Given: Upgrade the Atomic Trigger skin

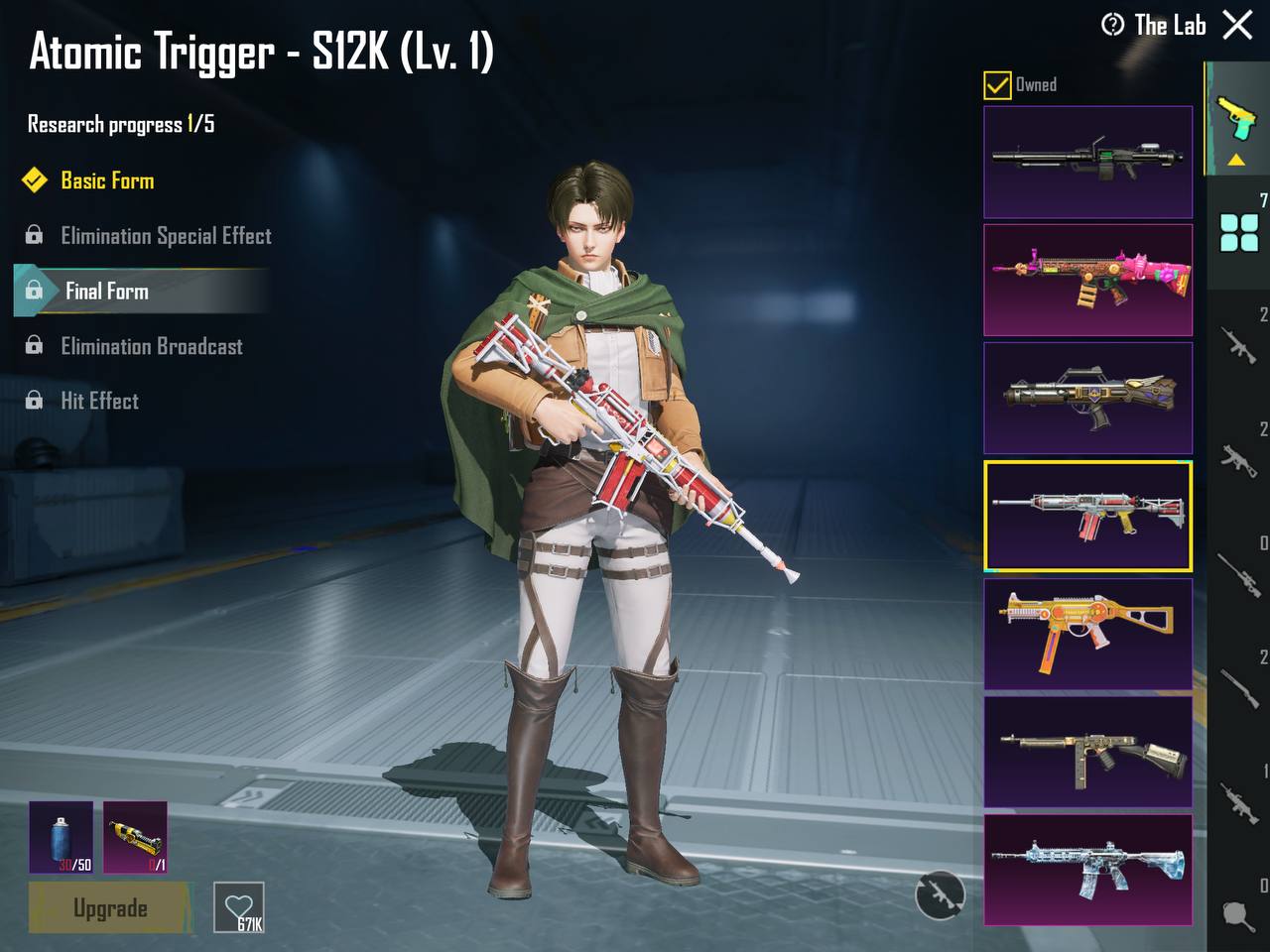Looking at the screenshot, I should click(109, 907).
